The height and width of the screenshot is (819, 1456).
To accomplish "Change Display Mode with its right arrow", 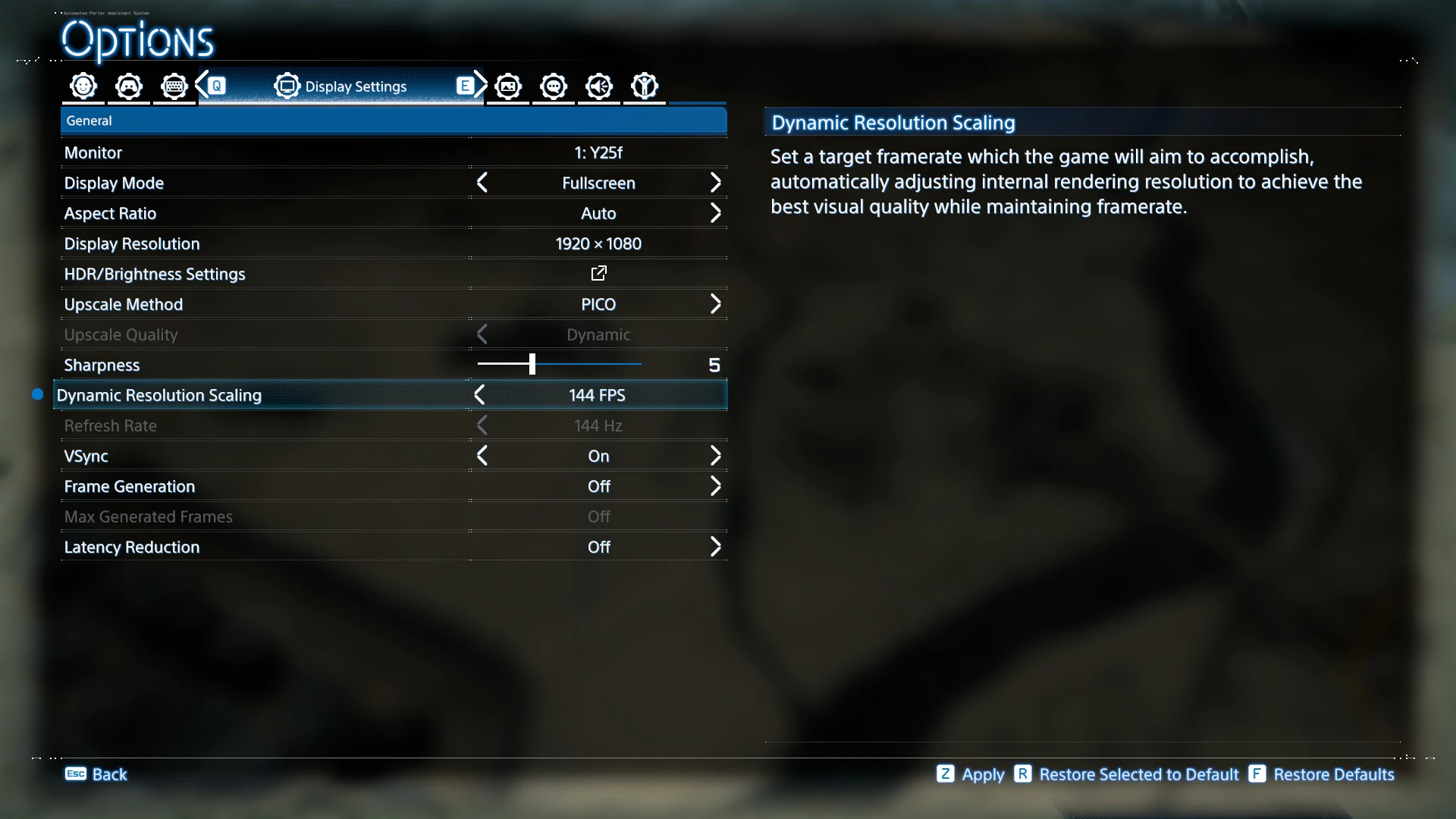I will click(715, 183).
